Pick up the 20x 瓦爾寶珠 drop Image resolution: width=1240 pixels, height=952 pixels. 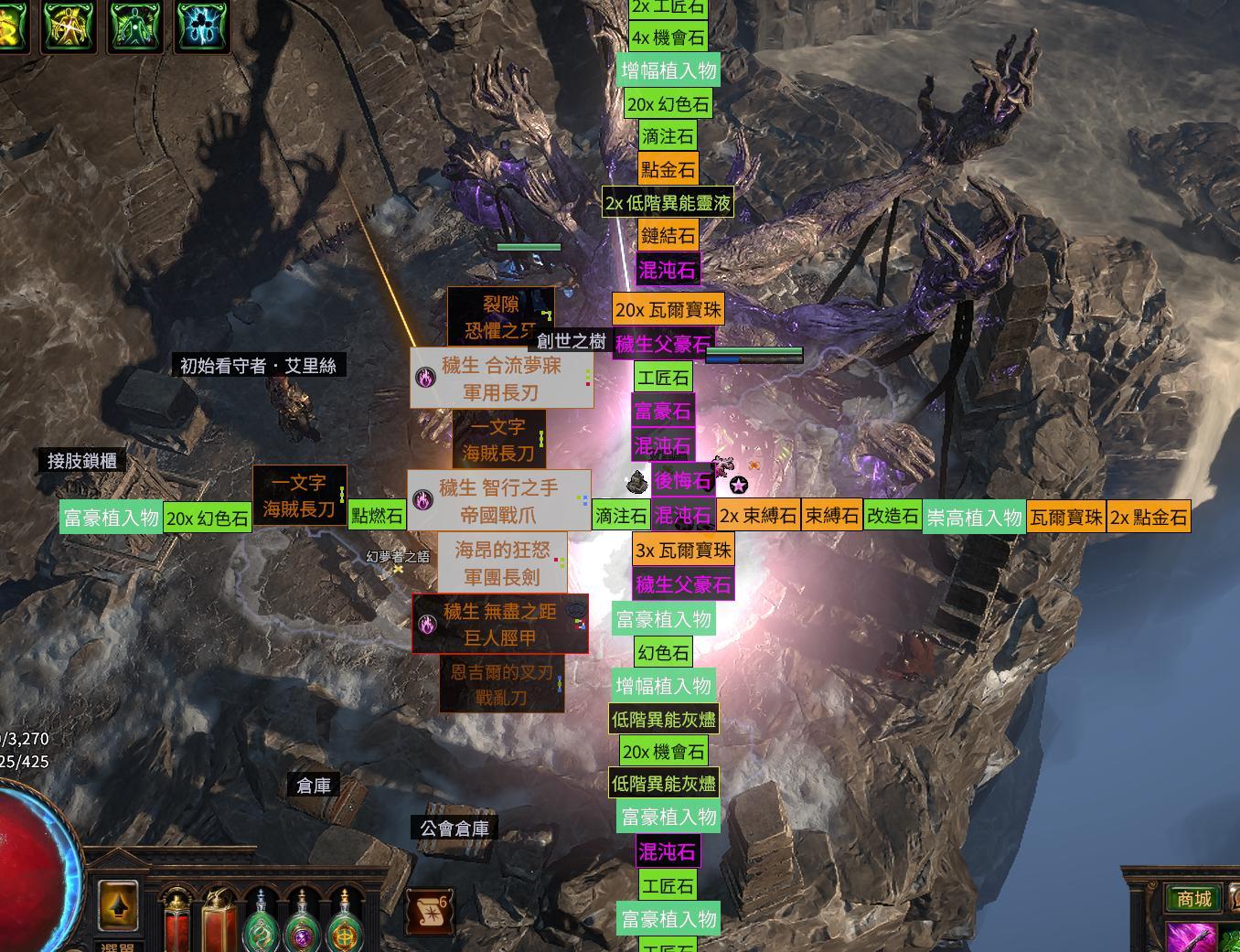pyautogui.click(x=668, y=310)
